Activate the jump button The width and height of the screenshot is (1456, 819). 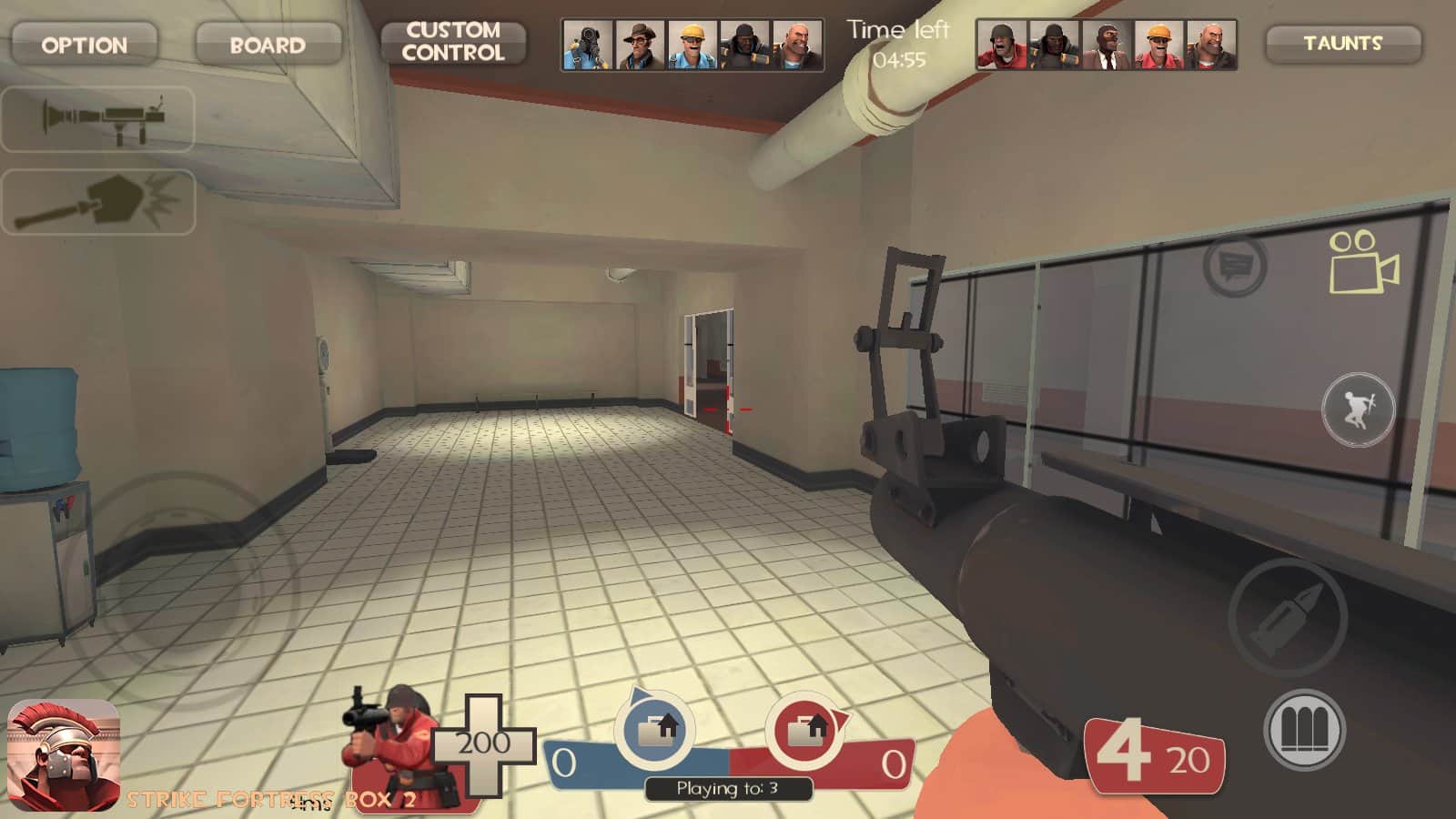pyautogui.click(x=1358, y=409)
